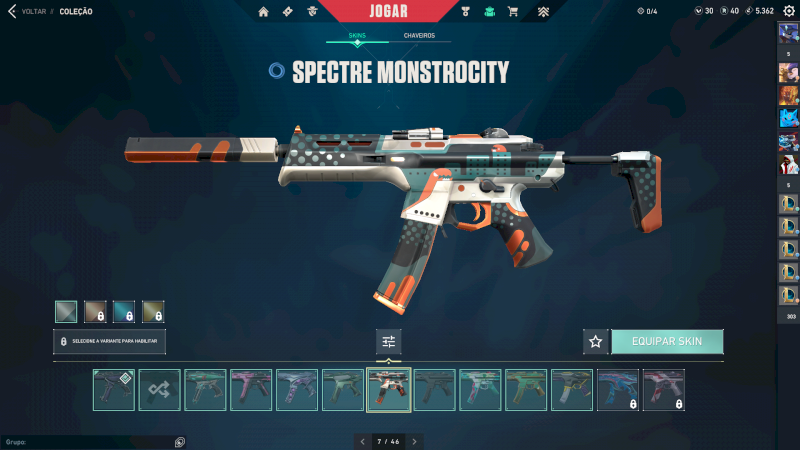The width and height of the screenshot is (800, 450).
Task: Switch to the Chaveiros tab
Action: click(419, 35)
